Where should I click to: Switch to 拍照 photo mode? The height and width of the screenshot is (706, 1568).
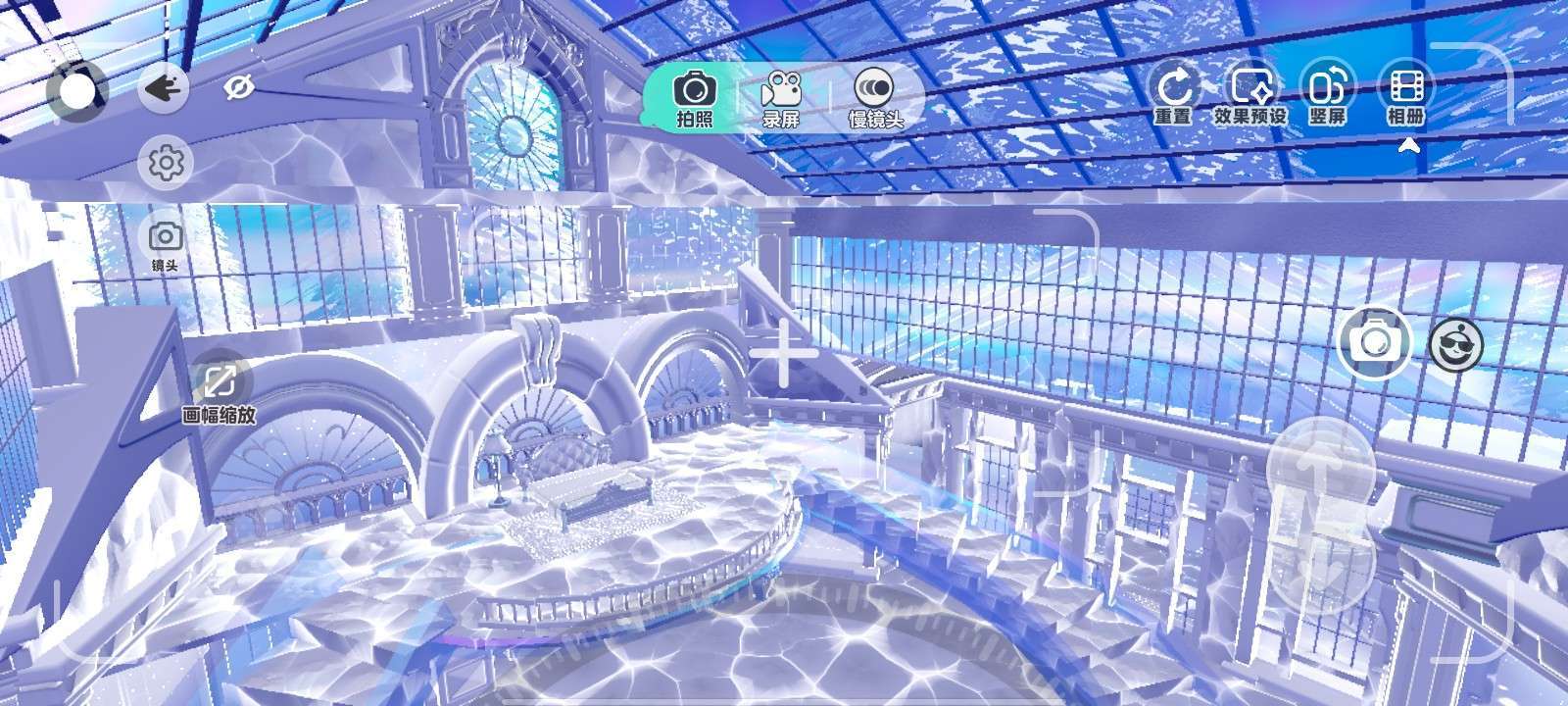click(694, 99)
